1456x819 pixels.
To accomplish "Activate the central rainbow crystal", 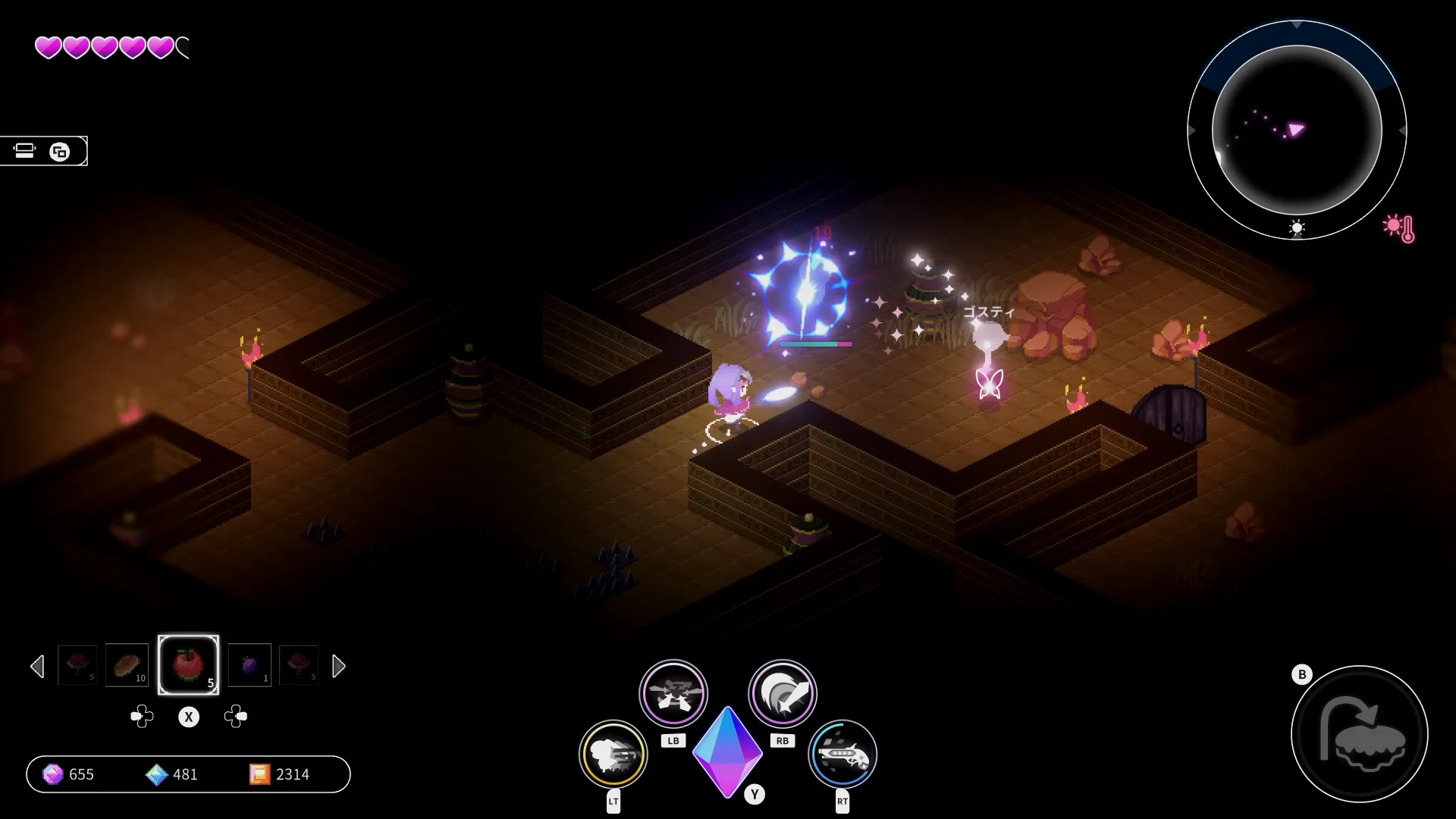I will pyautogui.click(x=727, y=751).
